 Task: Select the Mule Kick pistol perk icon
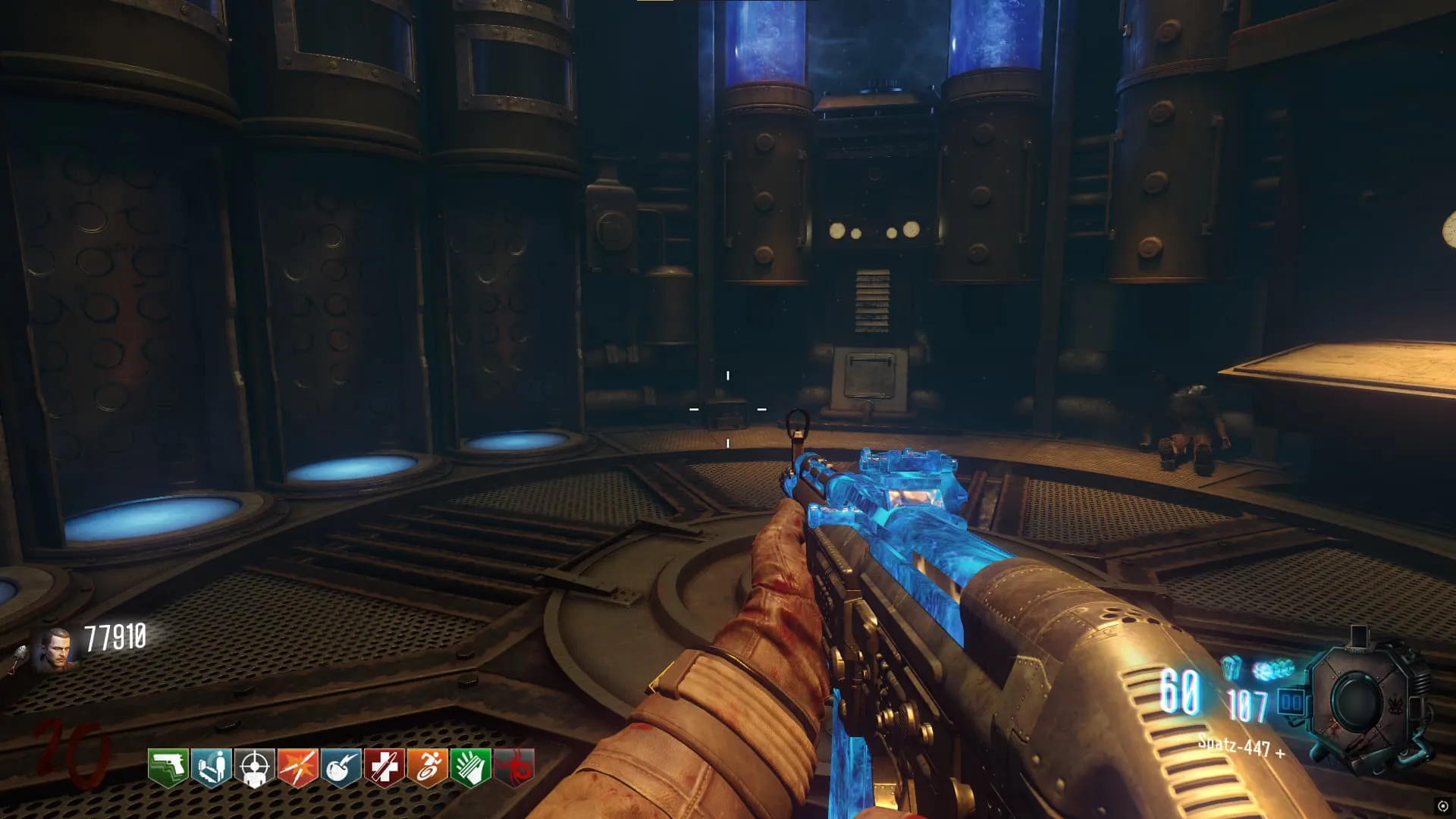click(168, 767)
